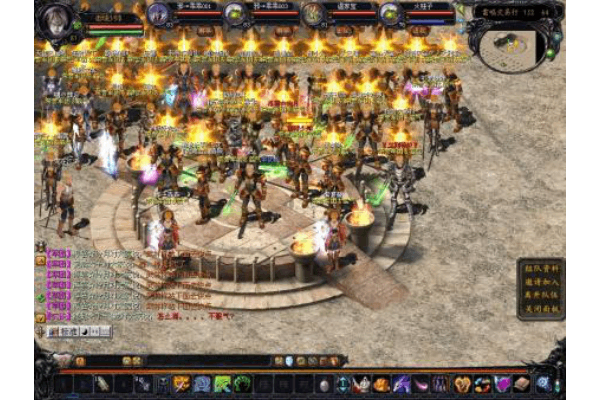Select the grey egg item slot
The height and width of the screenshot is (400, 600).
(x=323, y=383)
